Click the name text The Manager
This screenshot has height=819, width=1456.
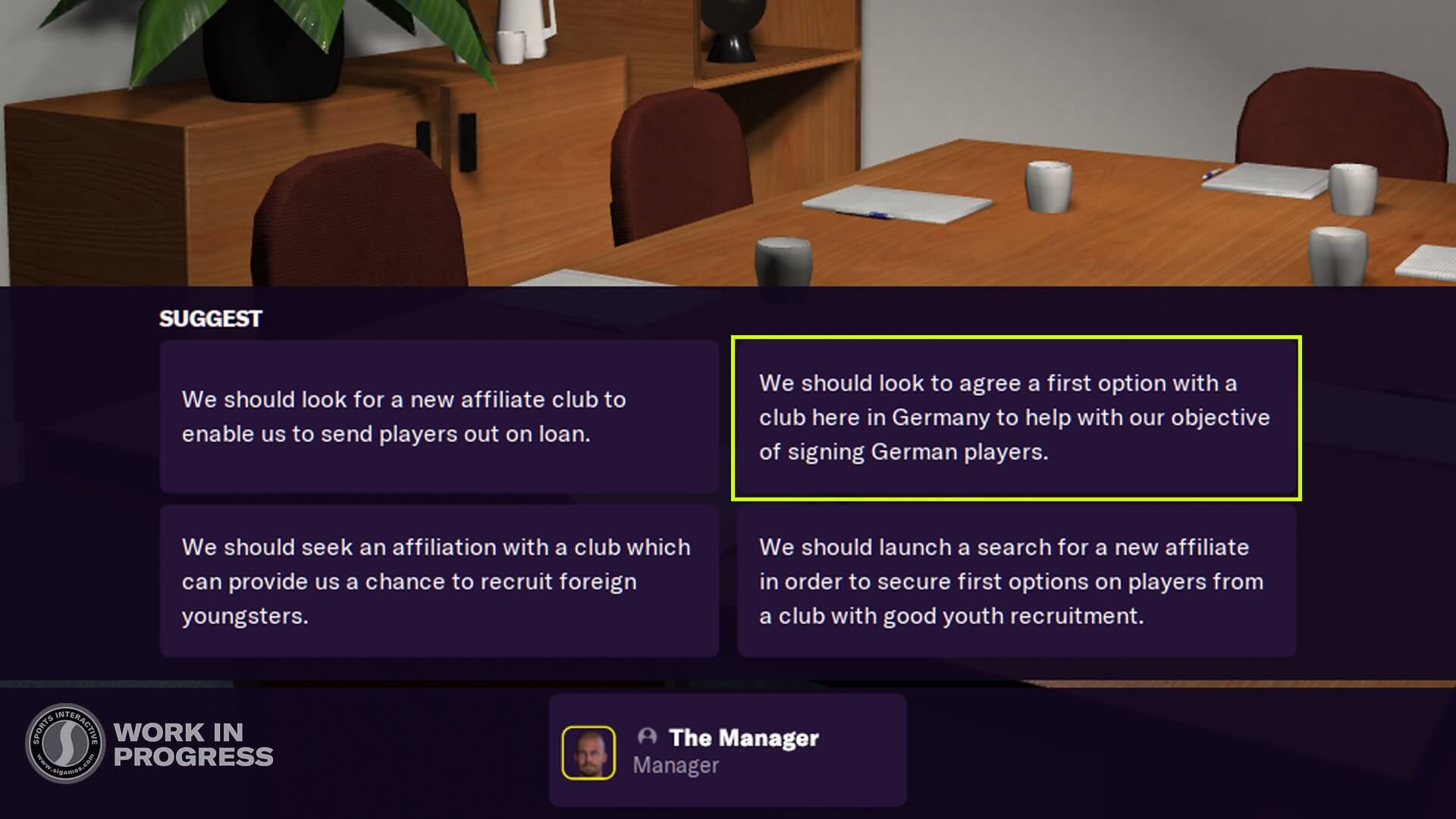(x=745, y=738)
